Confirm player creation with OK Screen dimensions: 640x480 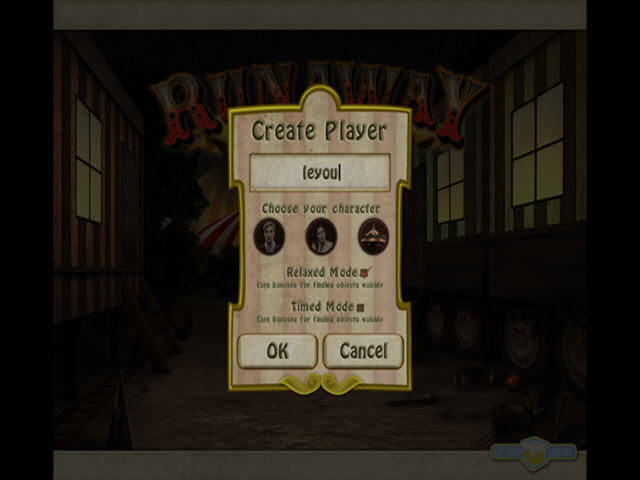(277, 351)
